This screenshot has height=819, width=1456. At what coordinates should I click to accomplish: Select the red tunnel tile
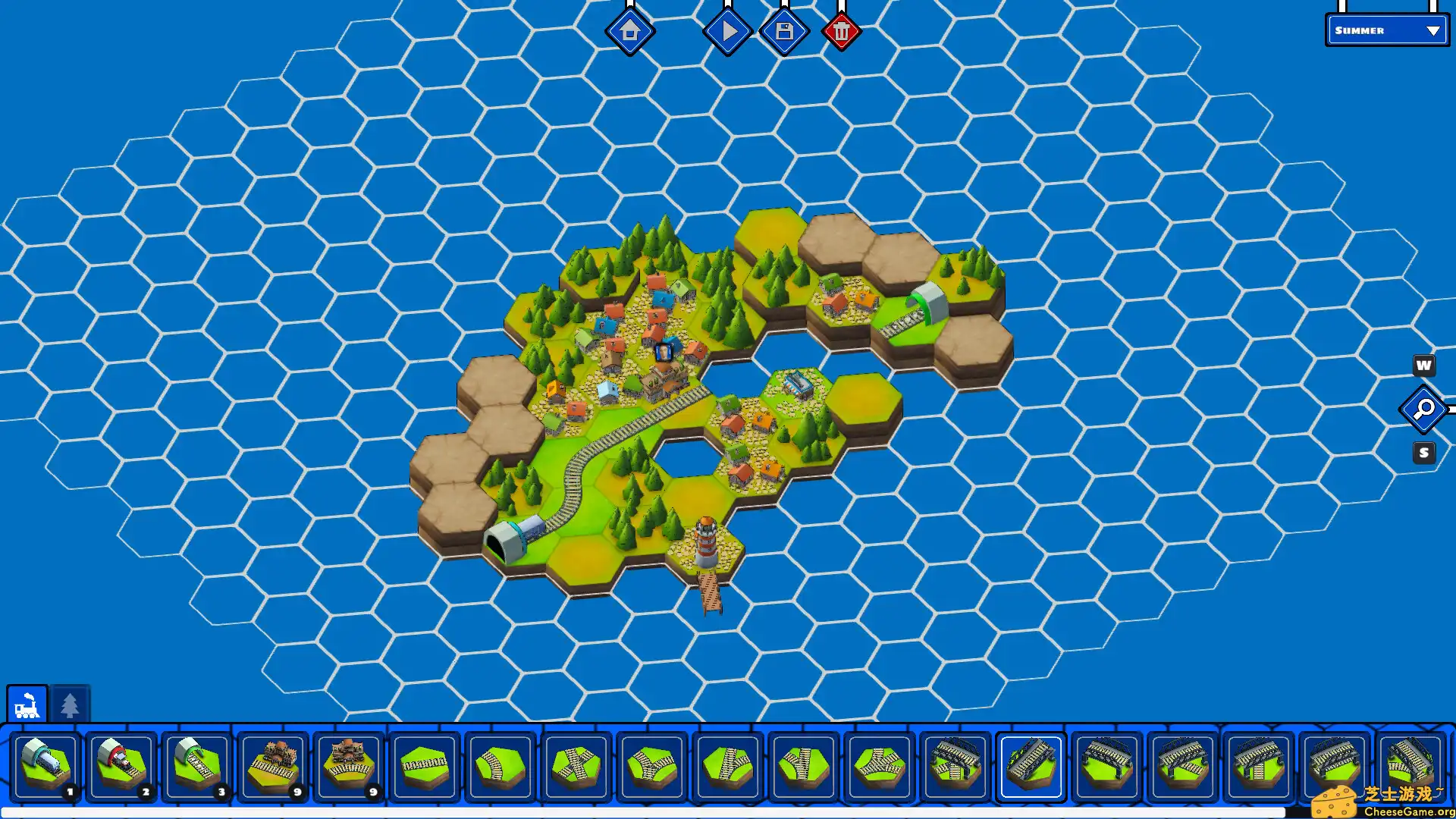123,766
